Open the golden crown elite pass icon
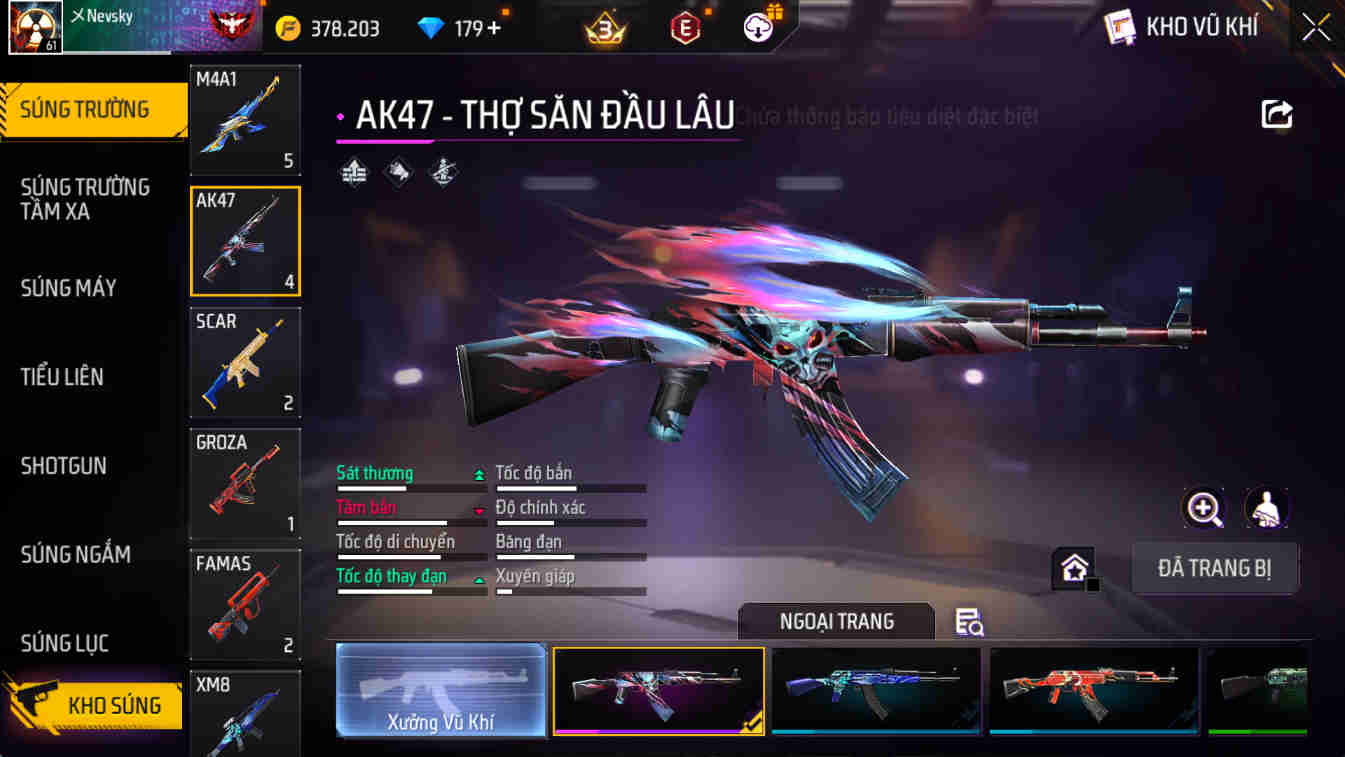This screenshot has height=757, width=1345. click(x=604, y=27)
